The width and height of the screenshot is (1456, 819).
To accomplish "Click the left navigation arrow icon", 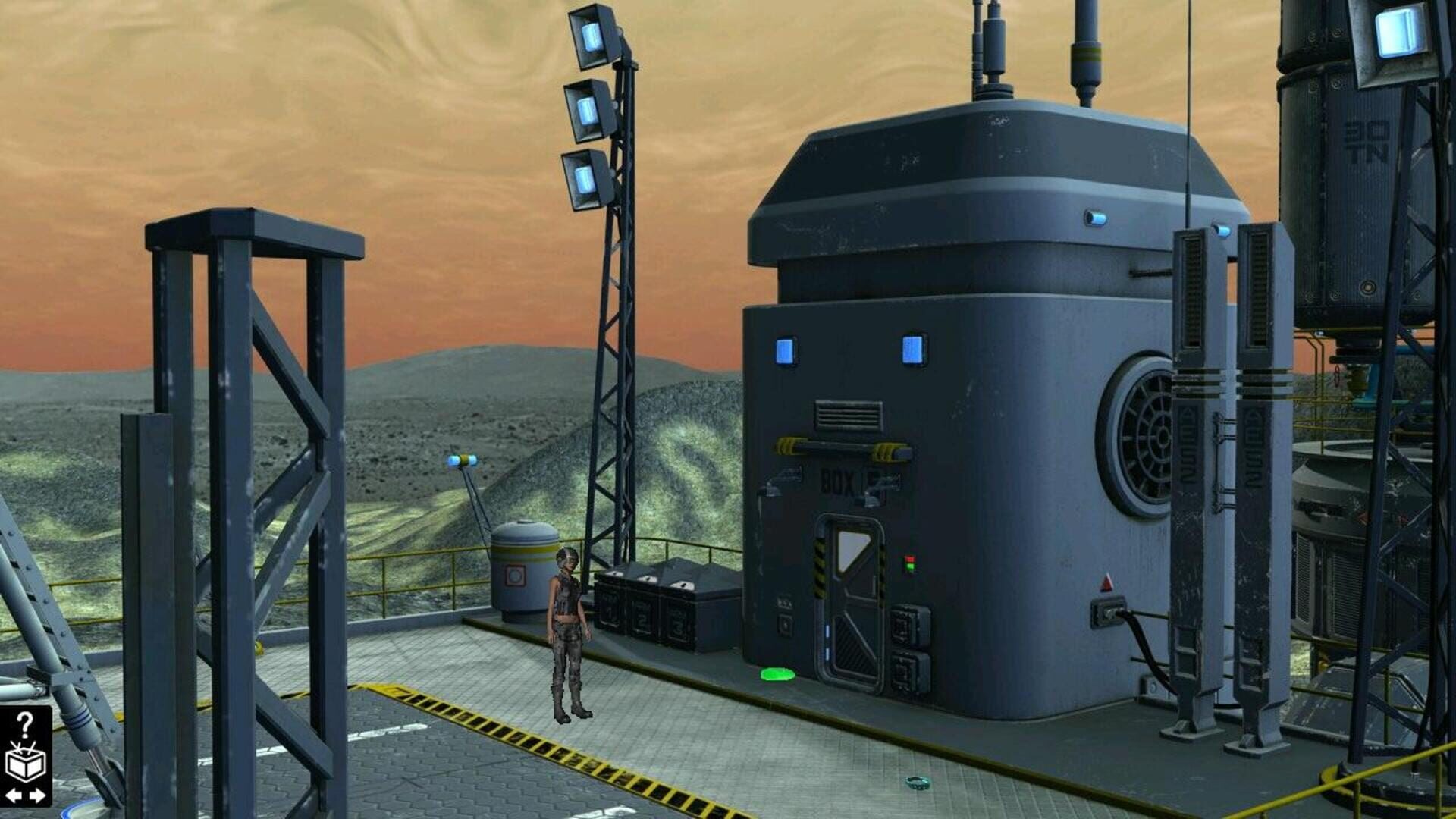I will 13,795.
